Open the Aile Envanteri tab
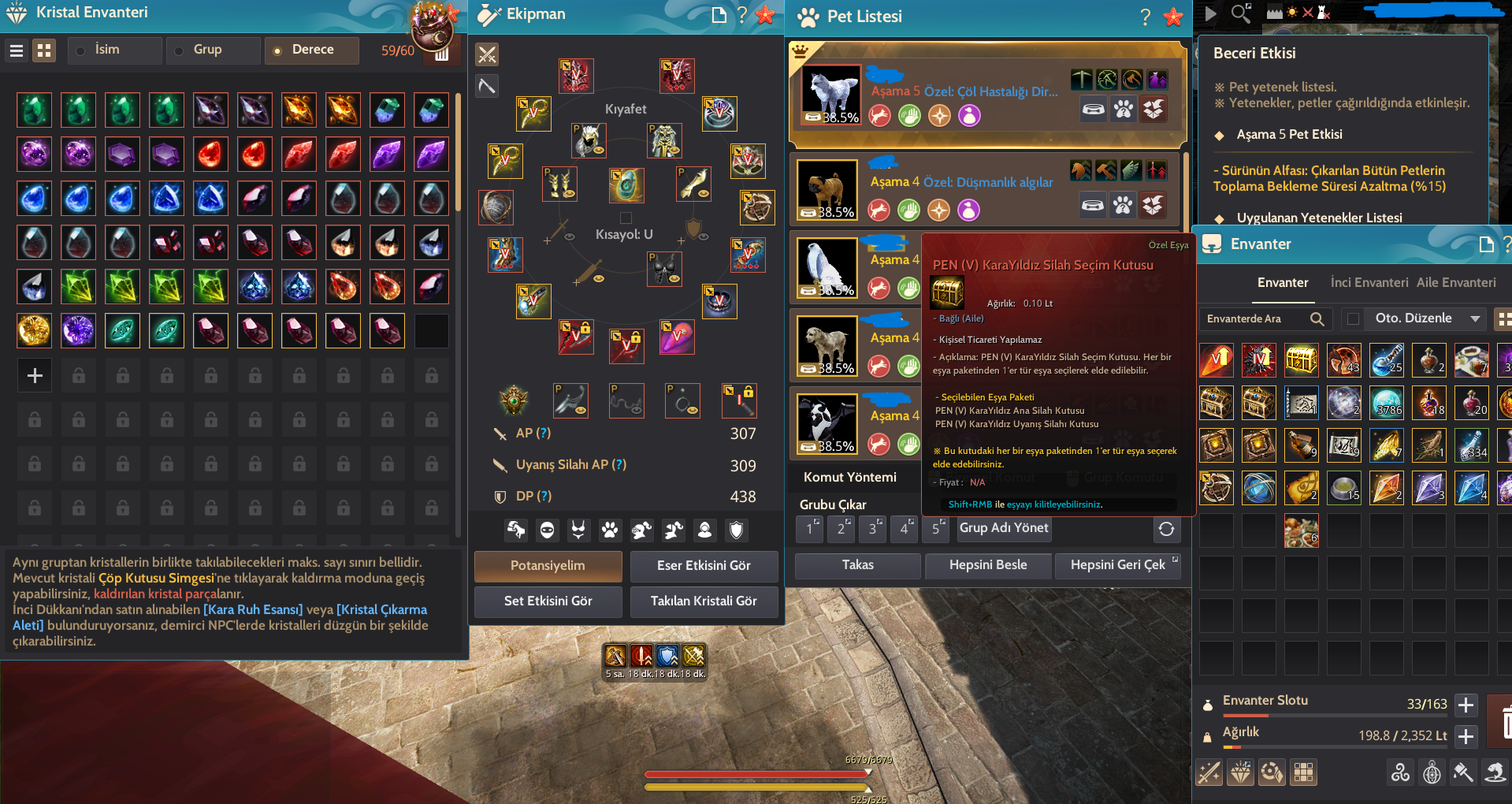Screen dimensions: 1512x804 [x=1457, y=282]
